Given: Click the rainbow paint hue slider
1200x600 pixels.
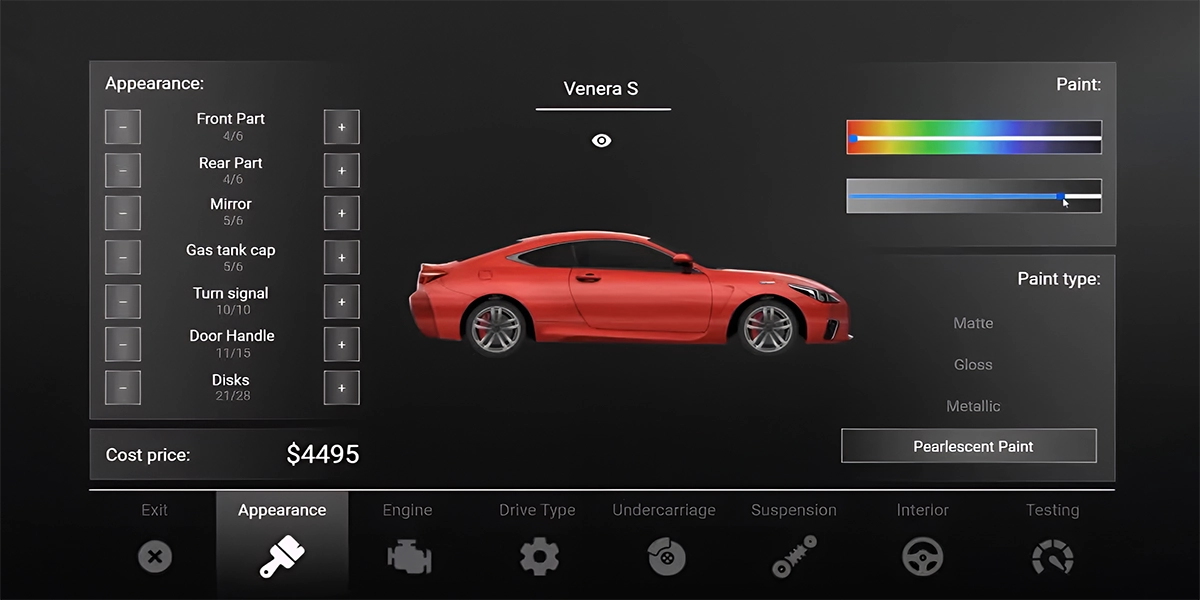Looking at the screenshot, I should click(974, 138).
